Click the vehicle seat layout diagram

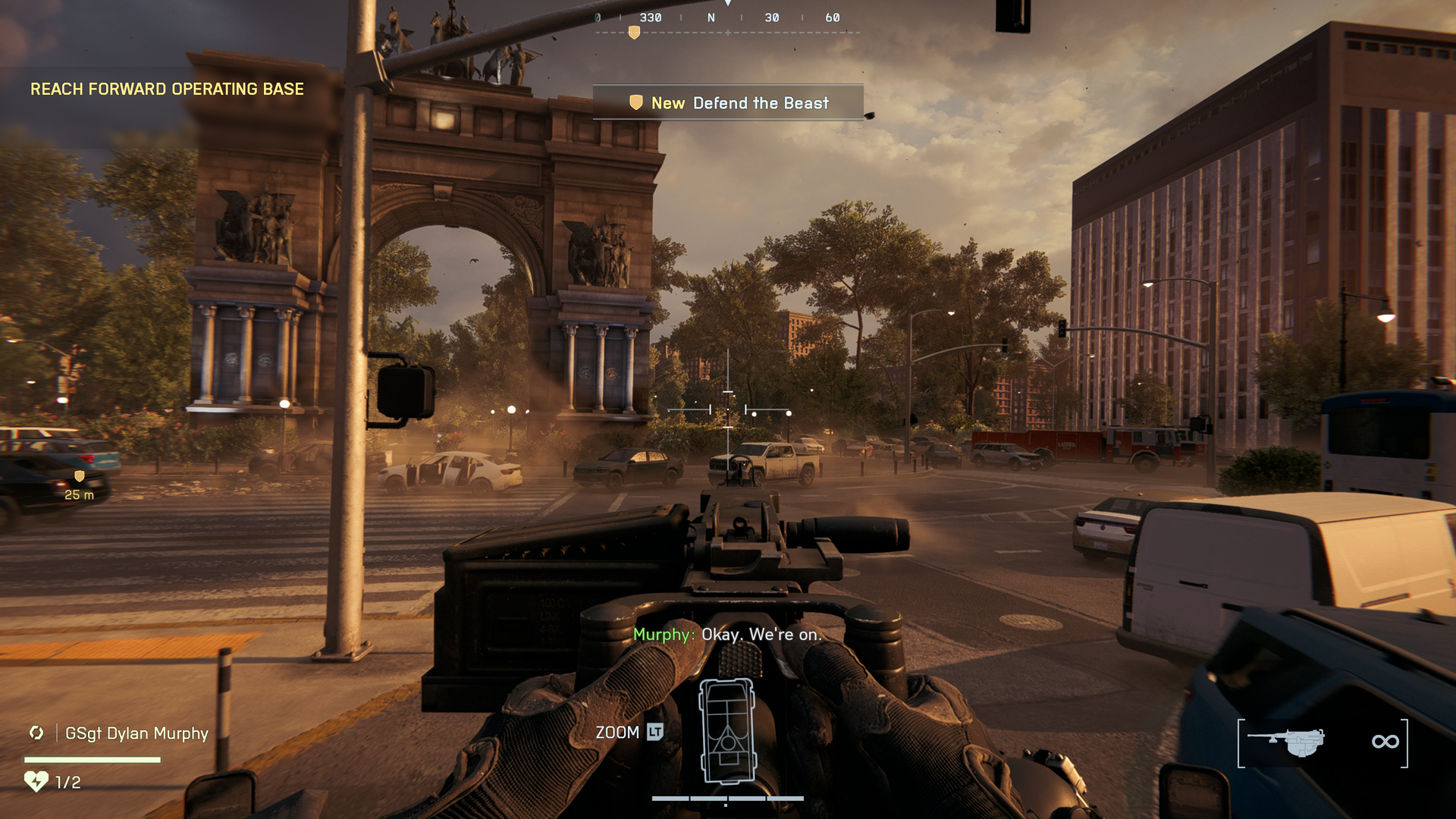[x=728, y=730]
